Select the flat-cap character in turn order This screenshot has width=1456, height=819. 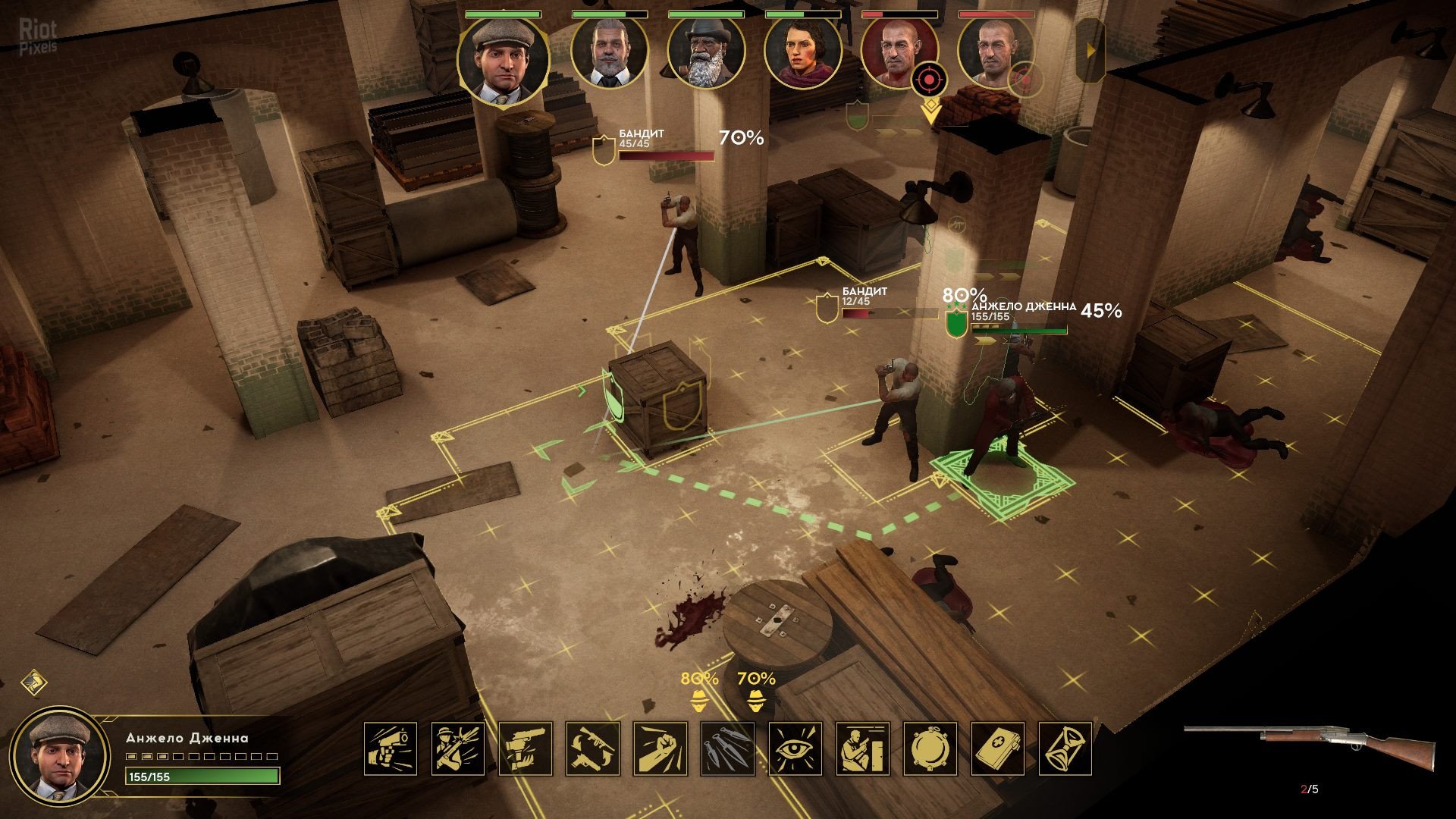pyautogui.click(x=503, y=59)
